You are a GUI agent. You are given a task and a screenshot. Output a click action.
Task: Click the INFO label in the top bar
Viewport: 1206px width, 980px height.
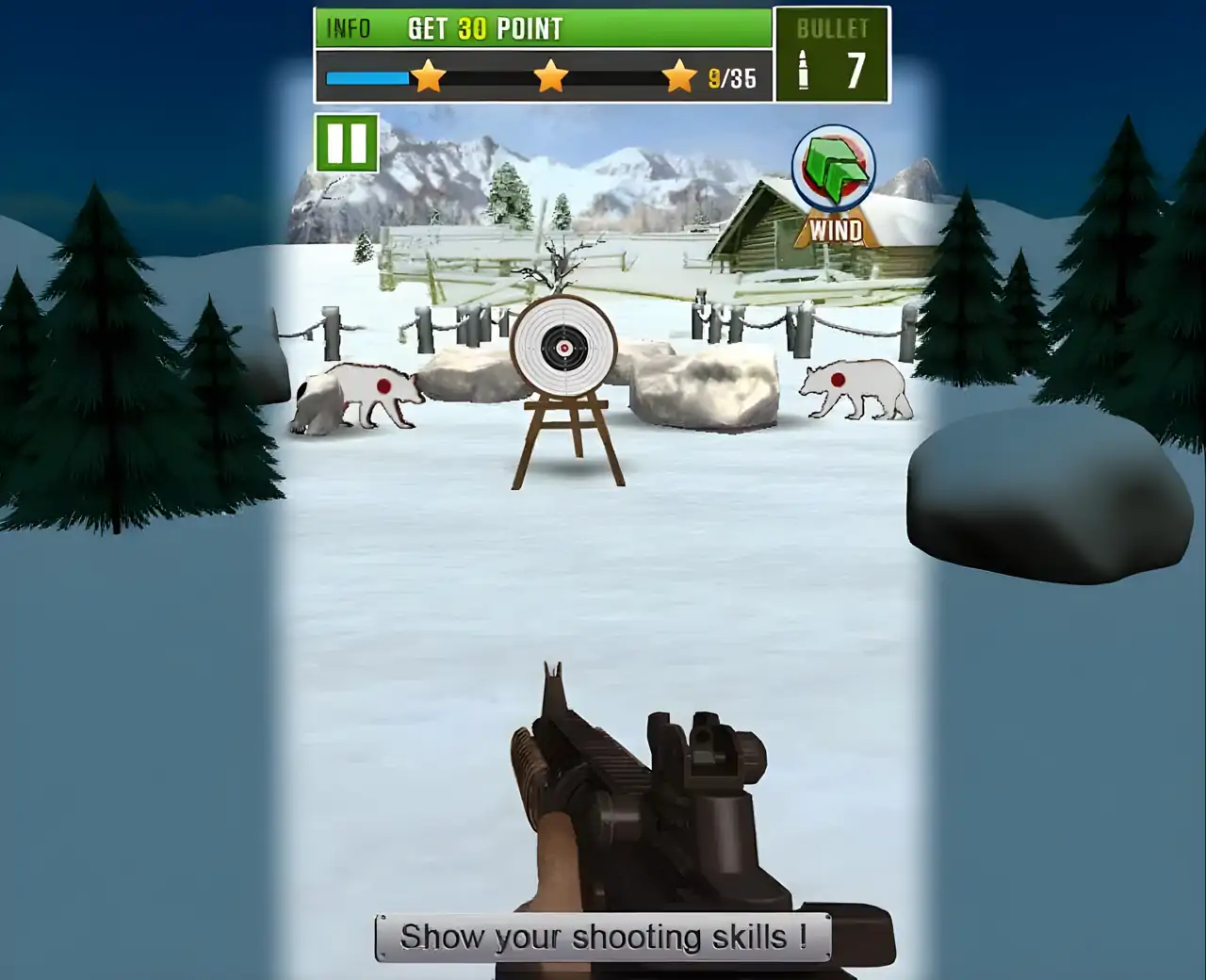pyautogui.click(x=348, y=28)
